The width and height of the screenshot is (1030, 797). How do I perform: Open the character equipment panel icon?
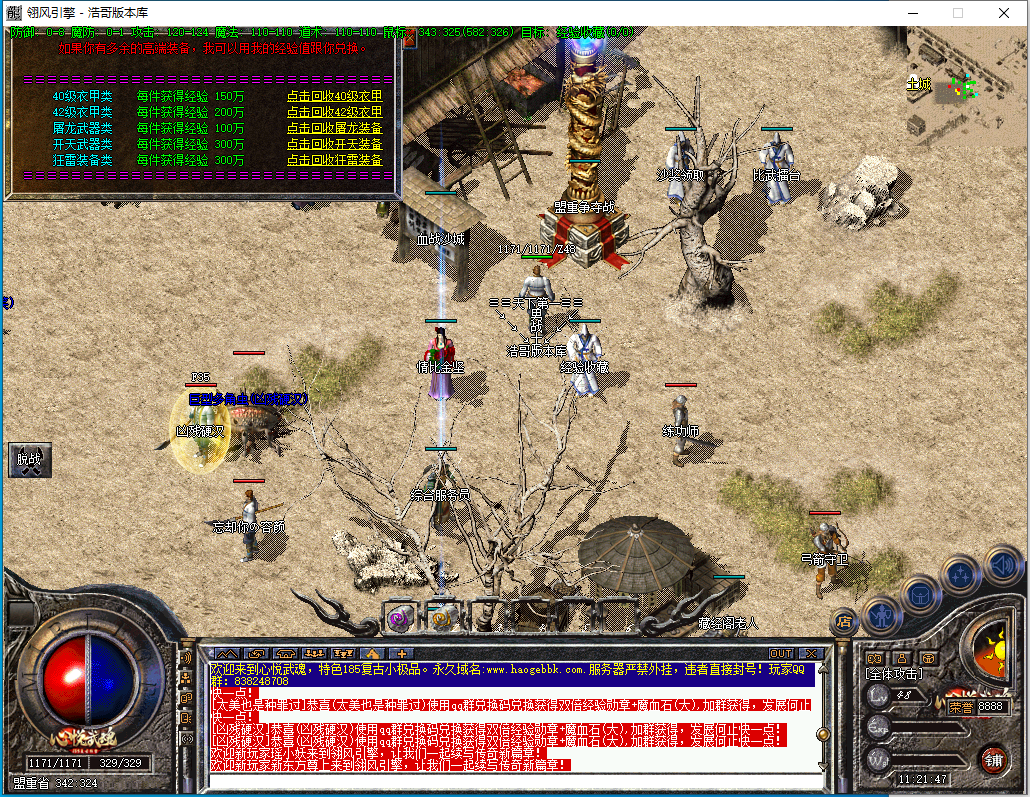[x=882, y=612]
